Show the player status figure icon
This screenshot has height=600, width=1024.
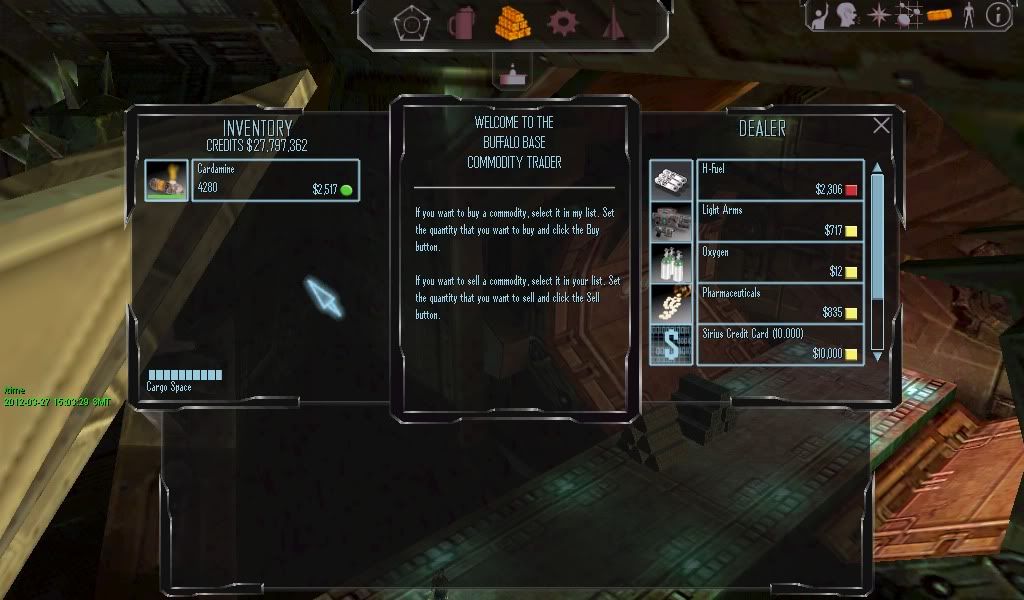pos(967,14)
